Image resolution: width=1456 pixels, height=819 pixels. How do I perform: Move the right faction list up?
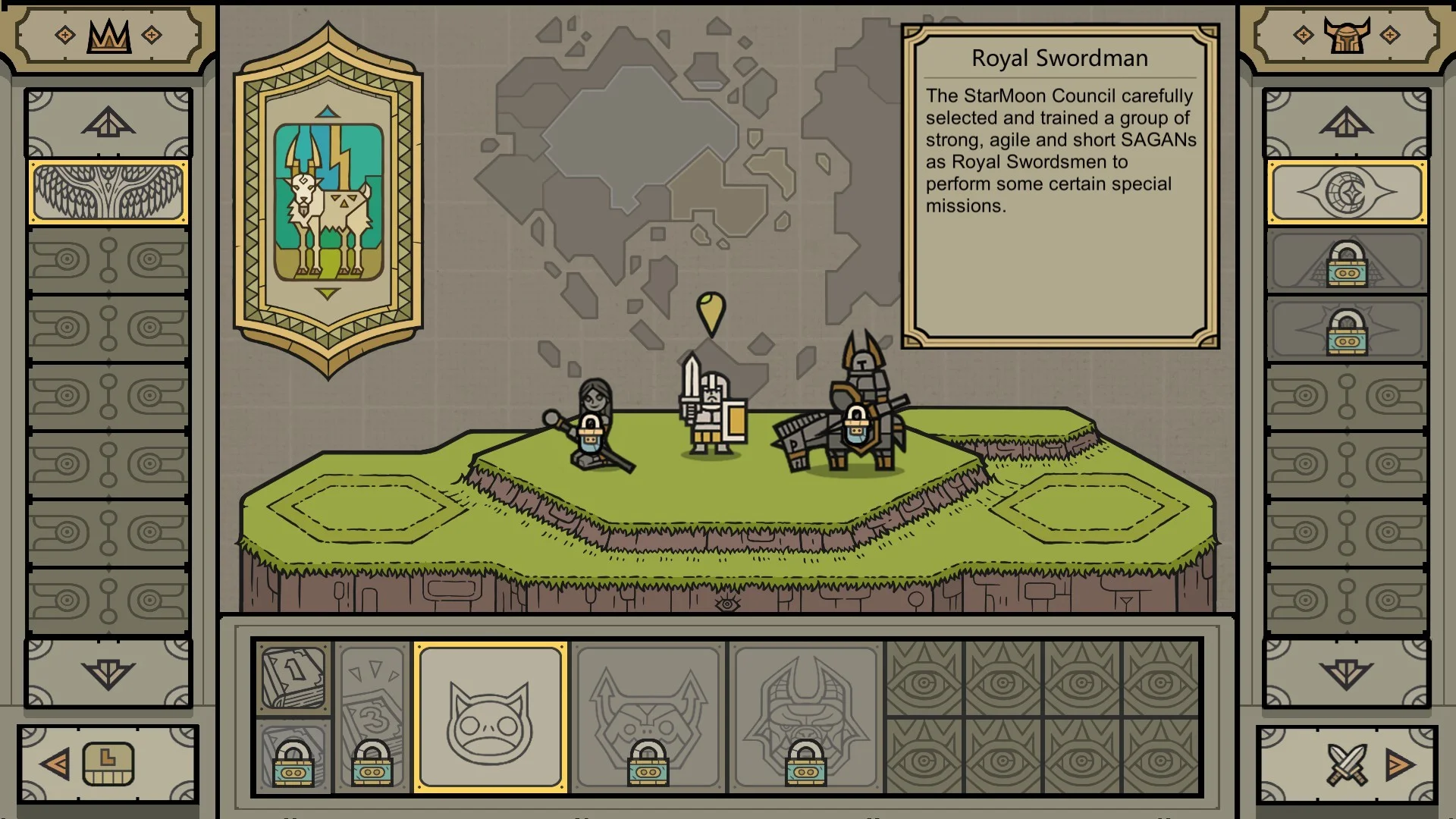(1347, 123)
